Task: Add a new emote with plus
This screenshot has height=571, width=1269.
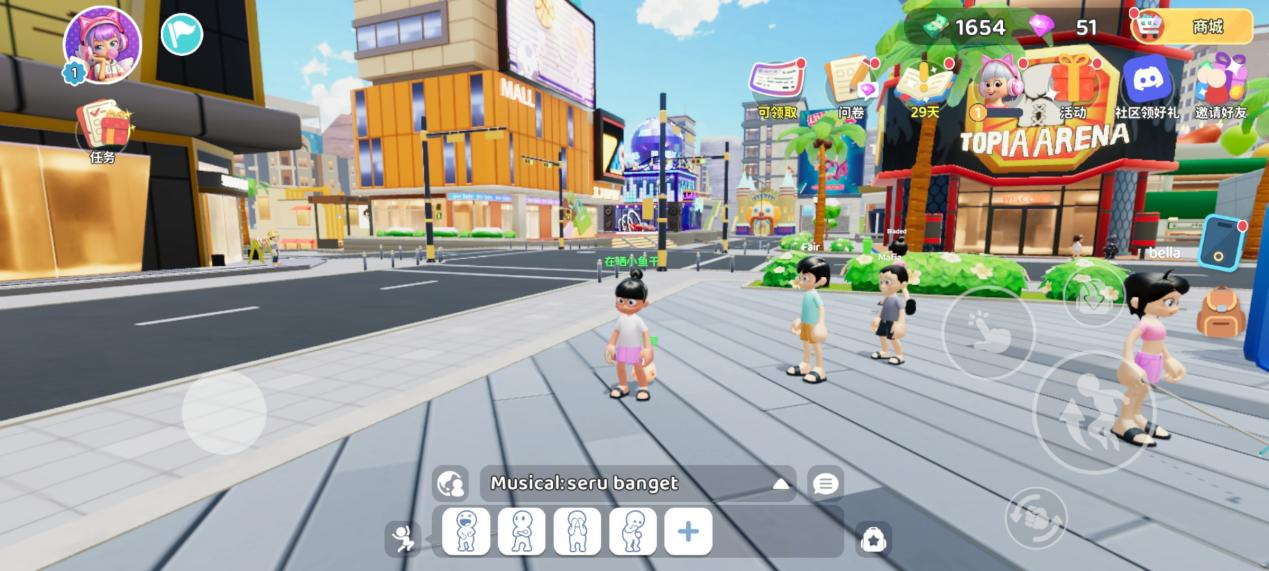Action: pyautogui.click(x=688, y=531)
